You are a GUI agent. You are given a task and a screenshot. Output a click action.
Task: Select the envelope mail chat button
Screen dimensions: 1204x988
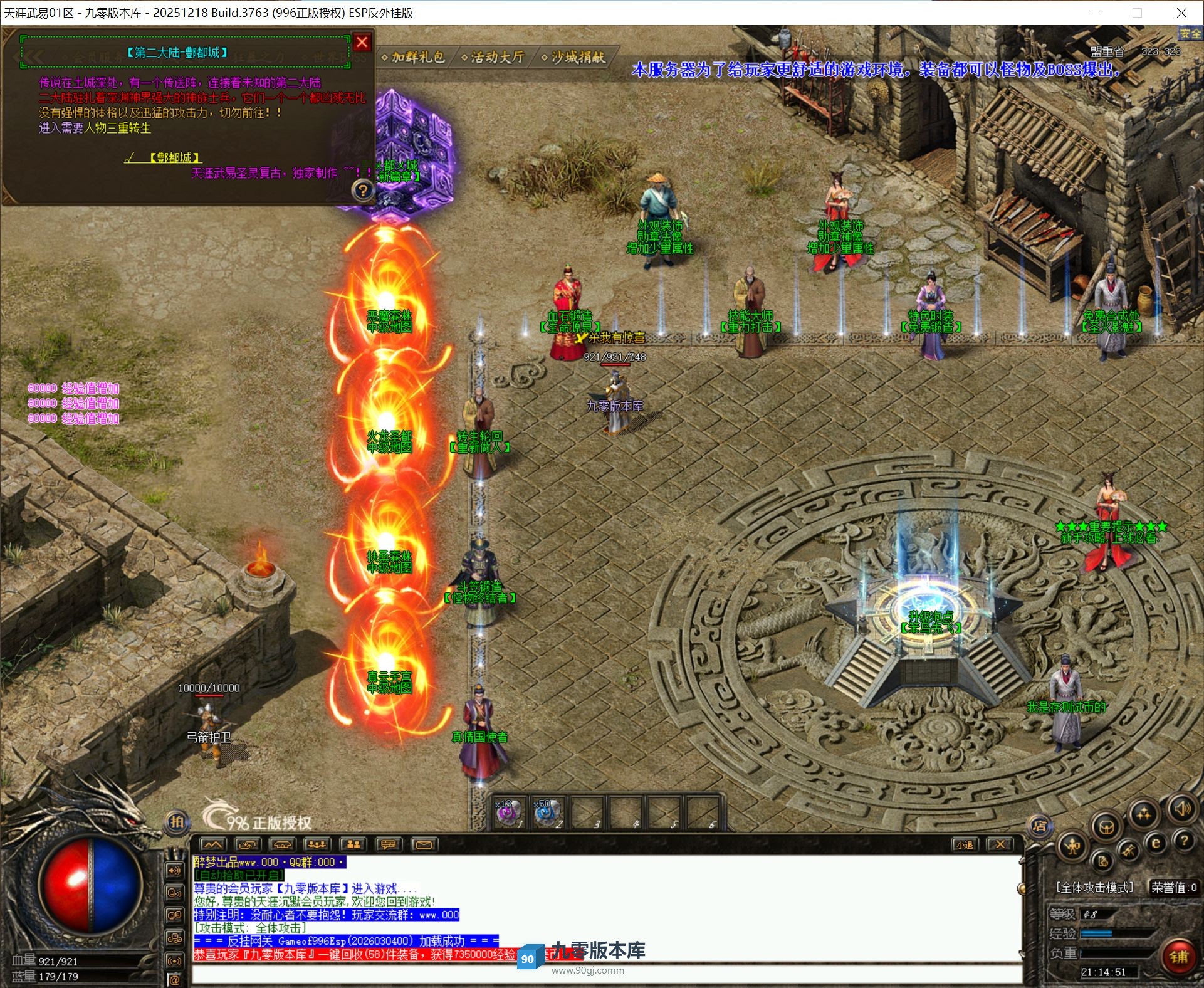click(424, 844)
